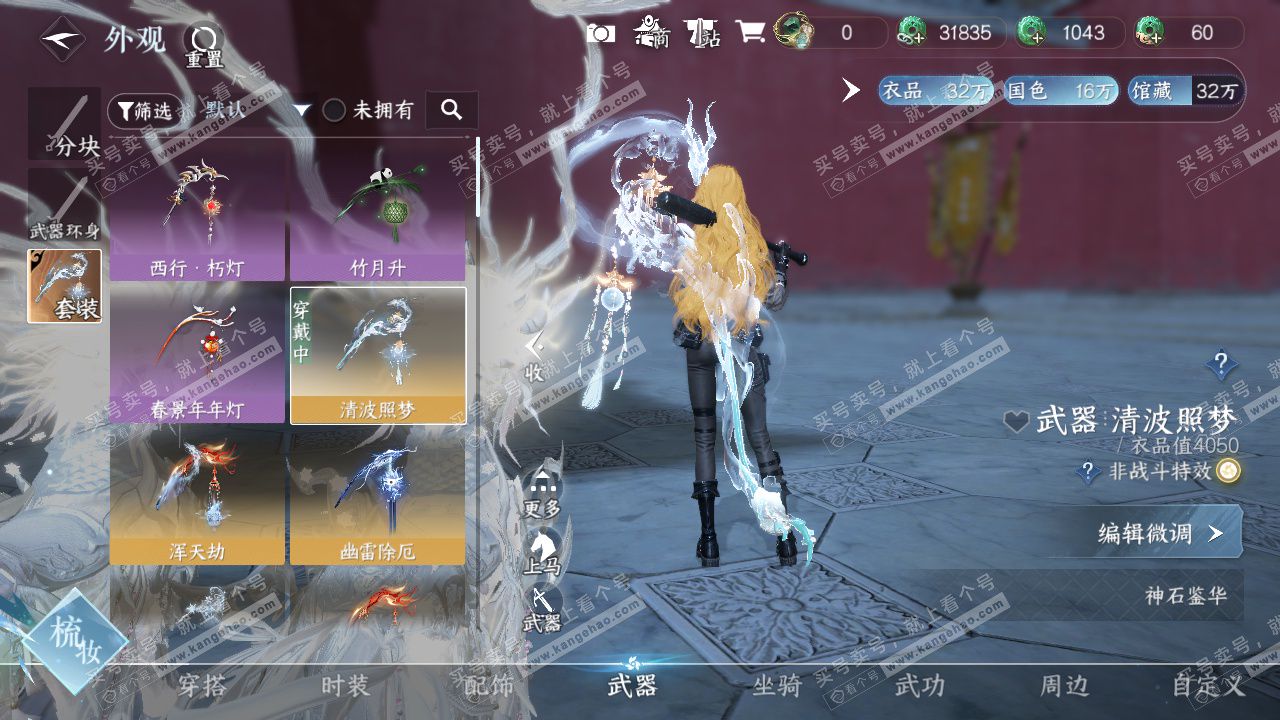Open 神石鉴华 panel
This screenshot has width=1280, height=720.
tap(1184, 597)
